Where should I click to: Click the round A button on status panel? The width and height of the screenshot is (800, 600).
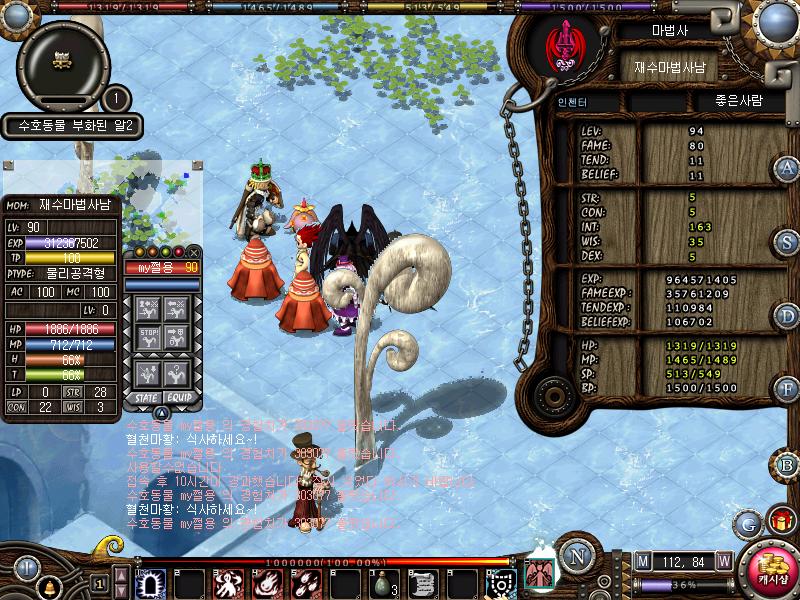click(x=787, y=168)
